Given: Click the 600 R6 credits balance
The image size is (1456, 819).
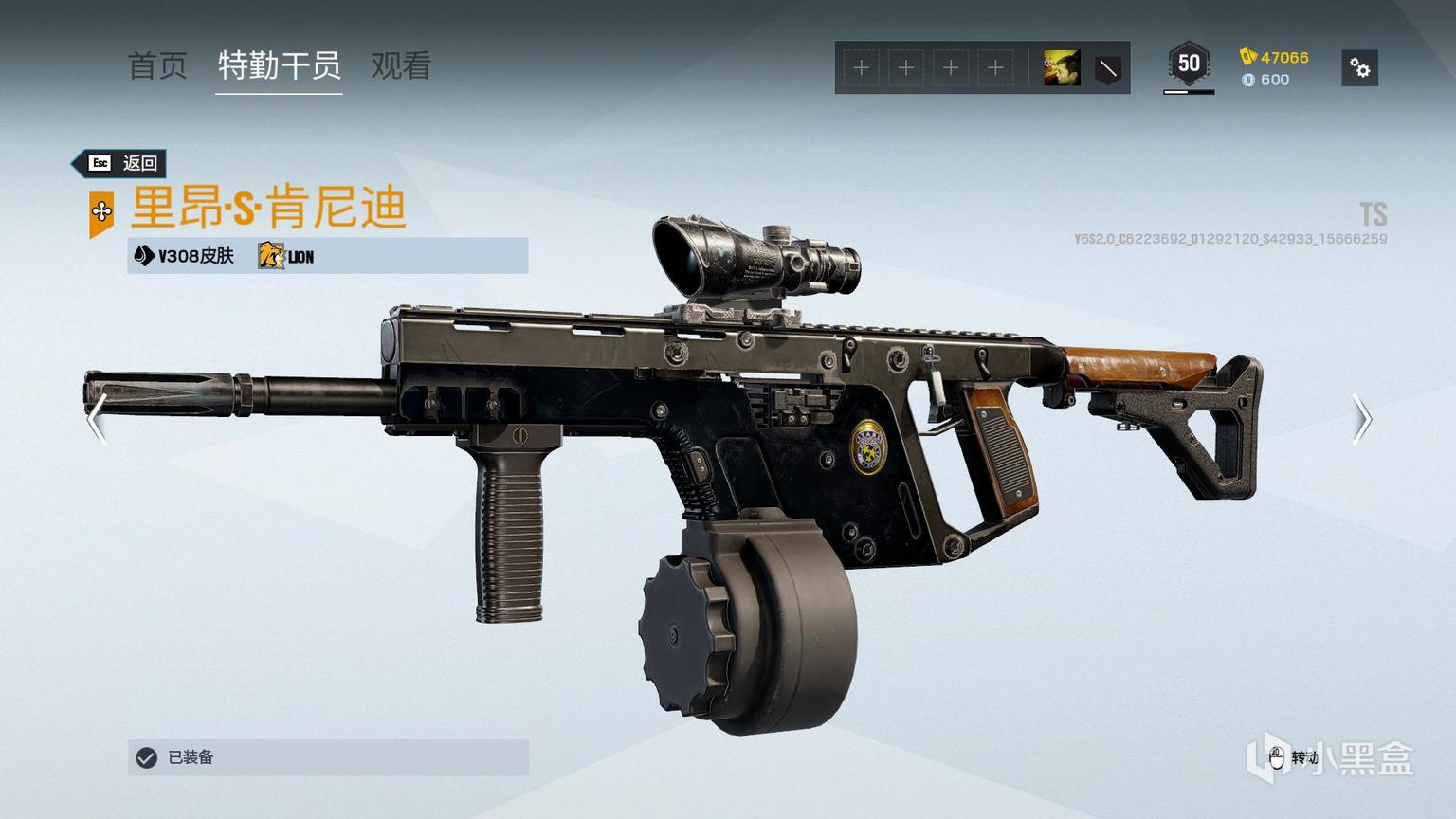Looking at the screenshot, I should point(1265,80).
